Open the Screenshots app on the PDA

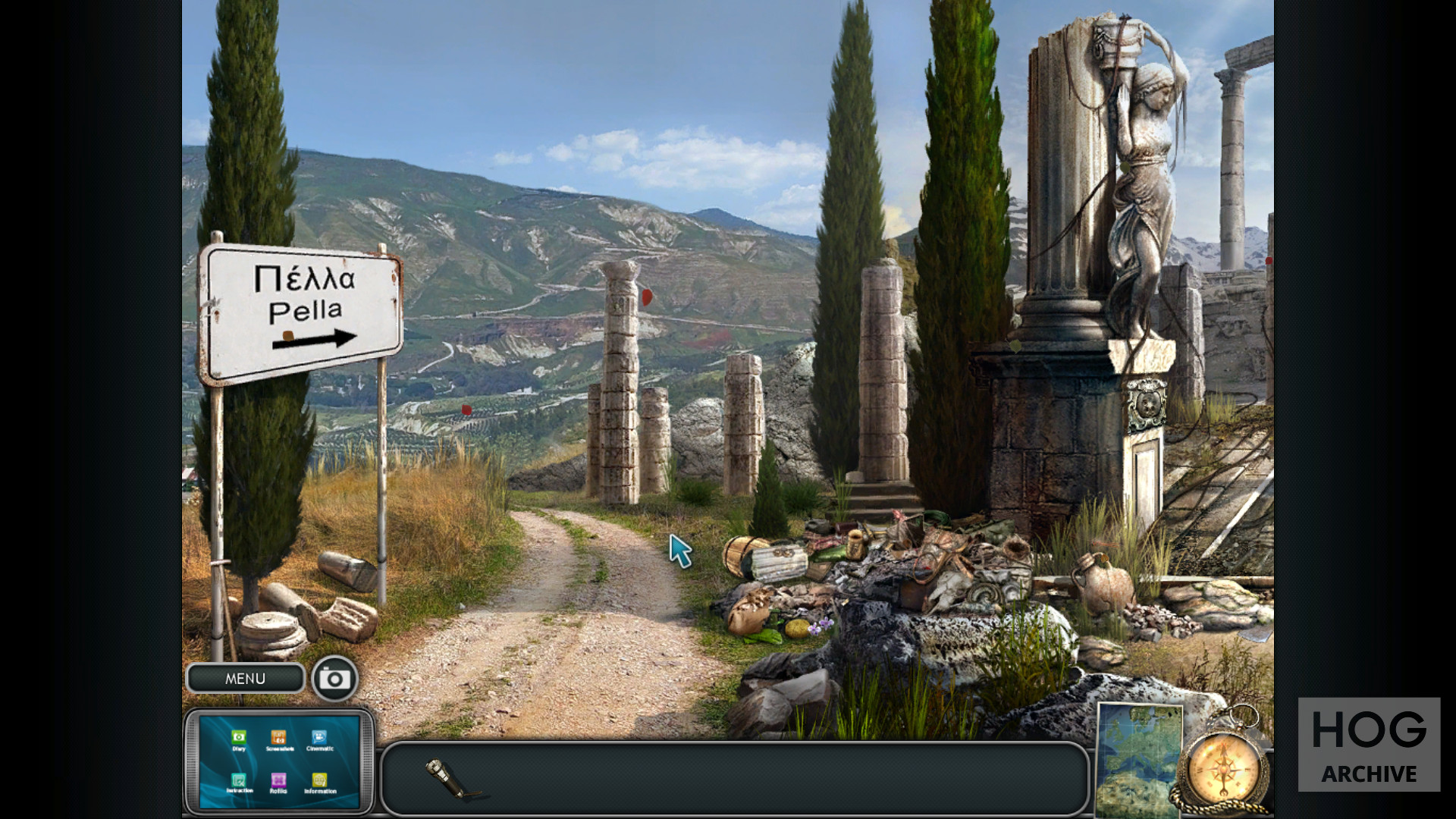(x=279, y=738)
